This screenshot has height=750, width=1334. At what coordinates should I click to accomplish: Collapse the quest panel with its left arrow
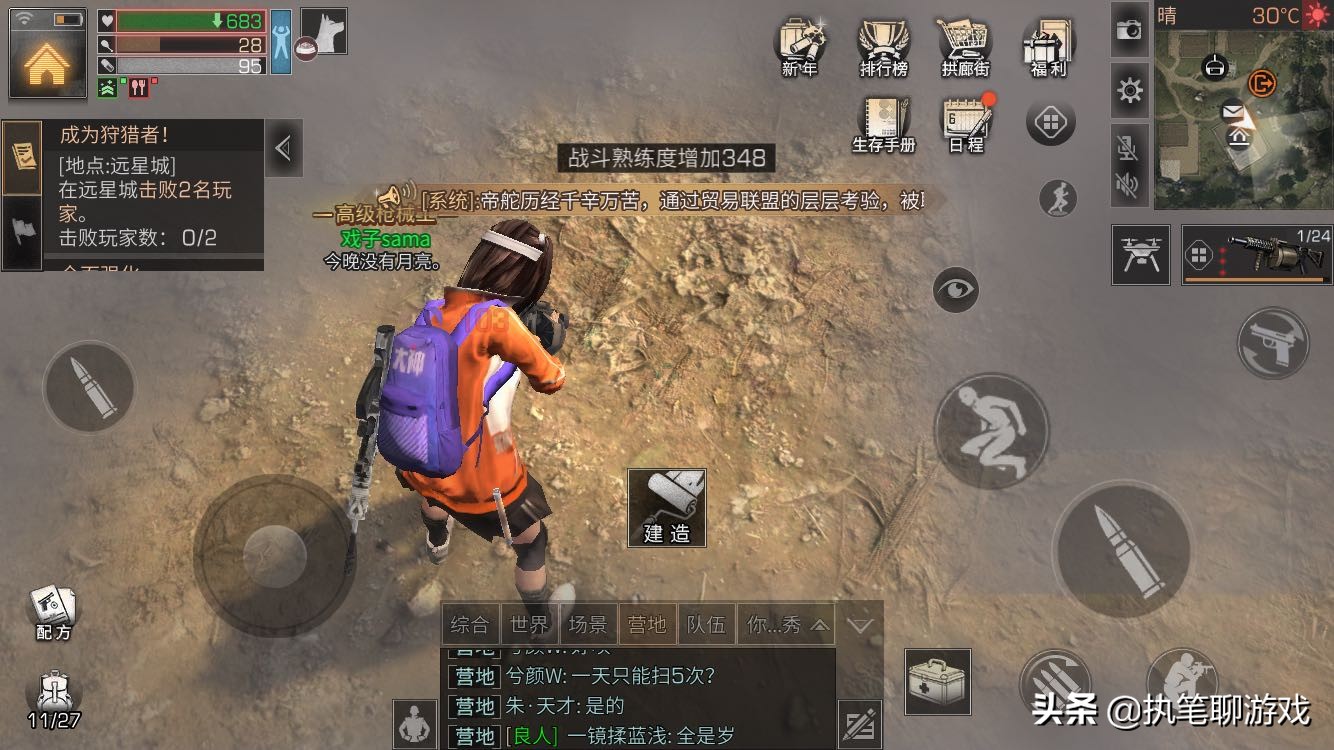pos(283,148)
